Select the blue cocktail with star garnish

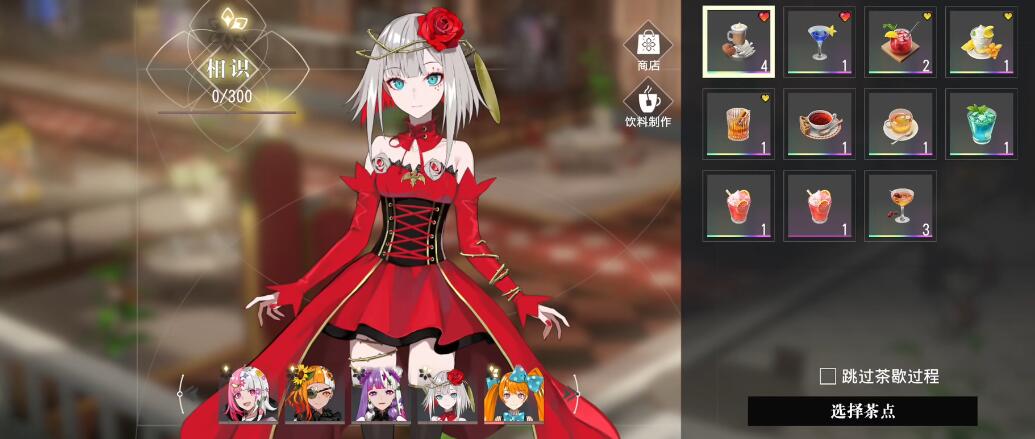click(819, 42)
